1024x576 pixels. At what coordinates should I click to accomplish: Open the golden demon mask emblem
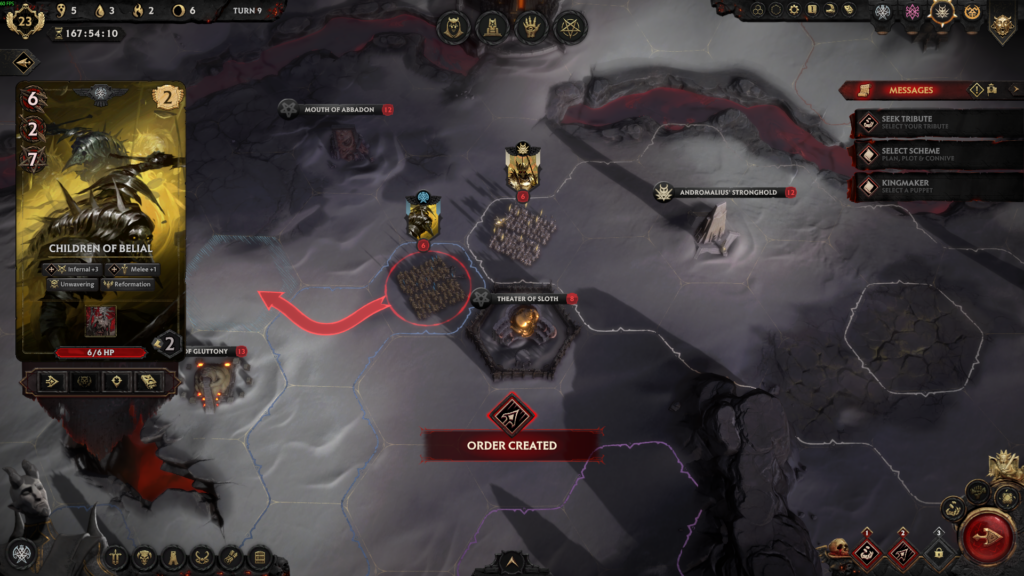coord(1002,24)
